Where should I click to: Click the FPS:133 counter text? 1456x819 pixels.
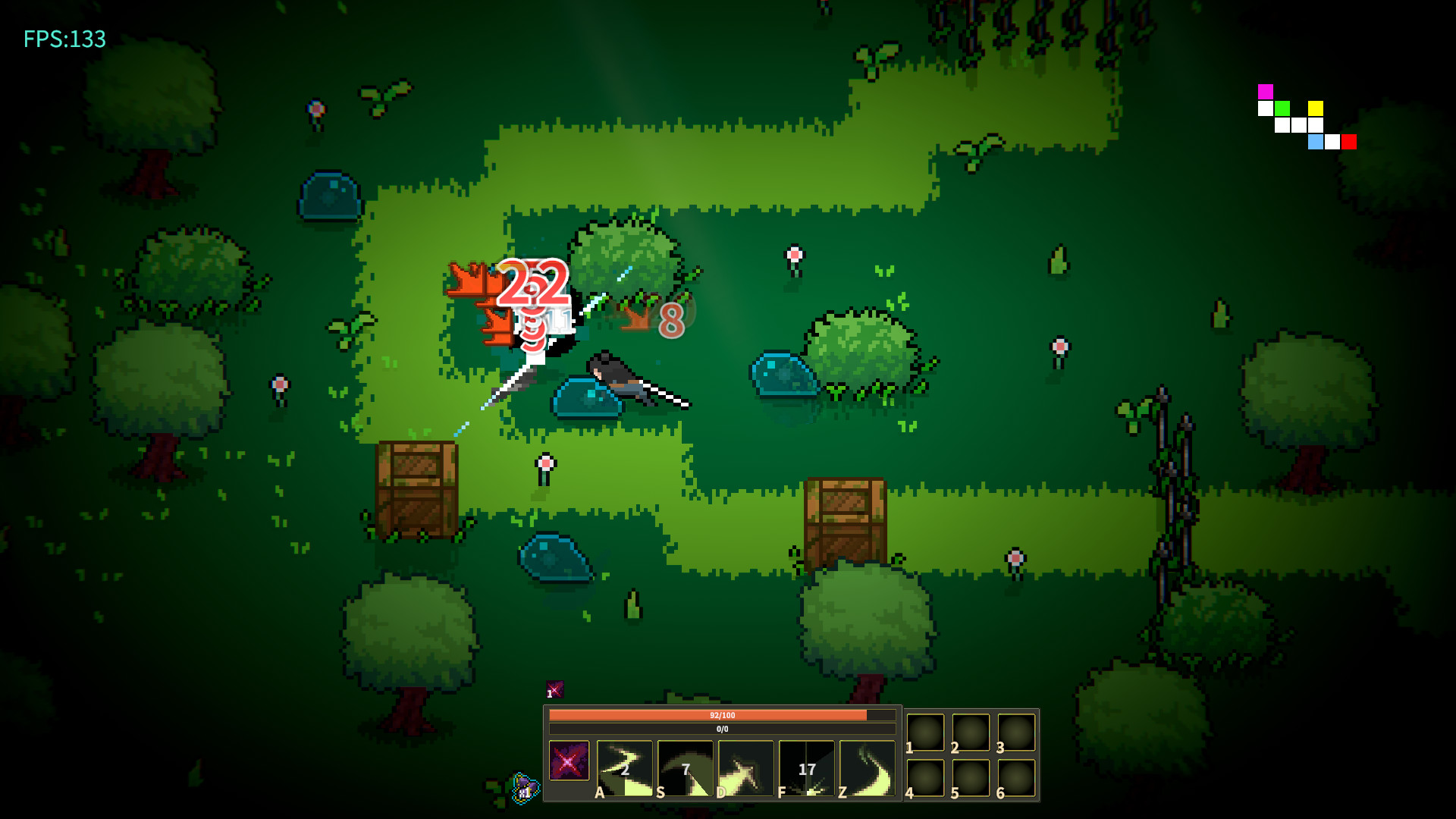coord(64,39)
